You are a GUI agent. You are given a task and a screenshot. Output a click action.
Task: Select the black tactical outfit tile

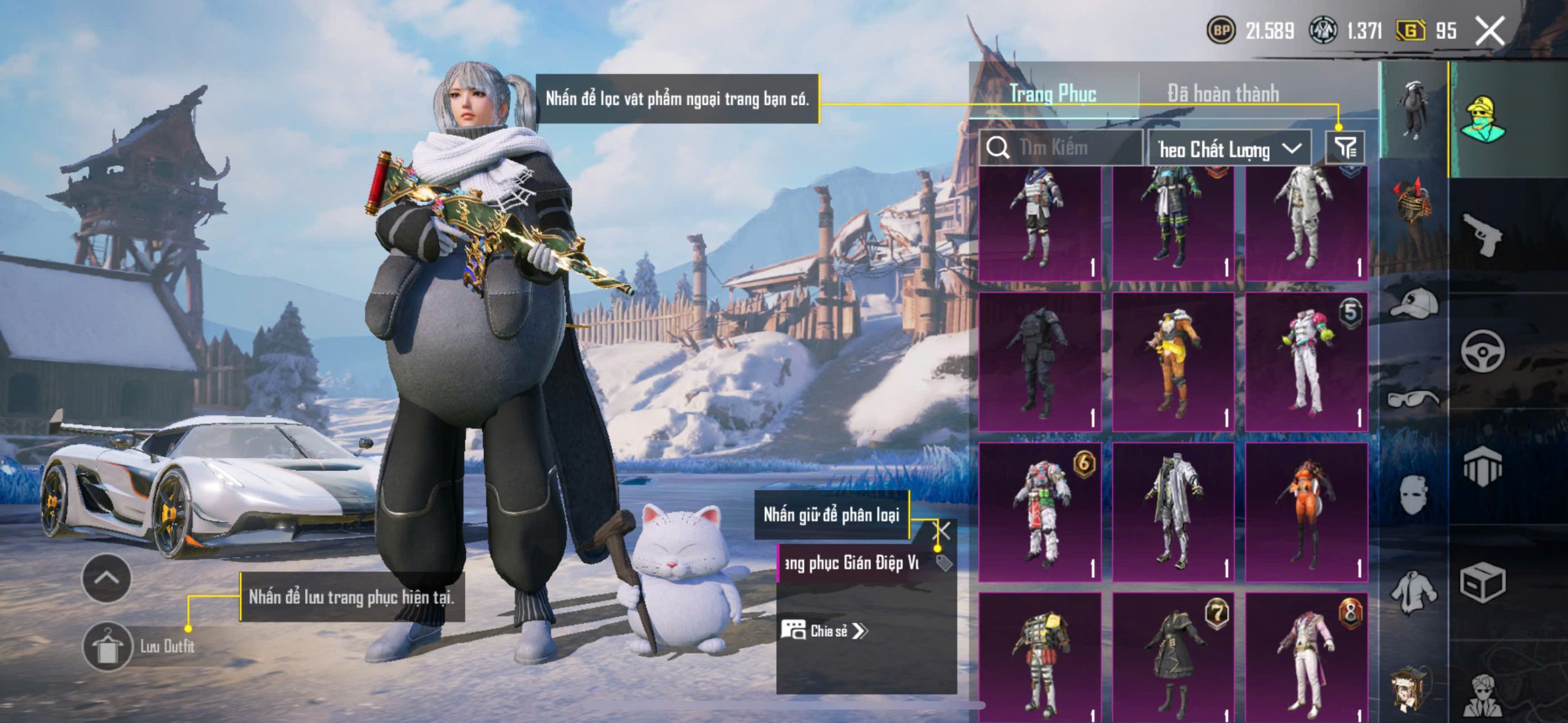coord(1040,362)
